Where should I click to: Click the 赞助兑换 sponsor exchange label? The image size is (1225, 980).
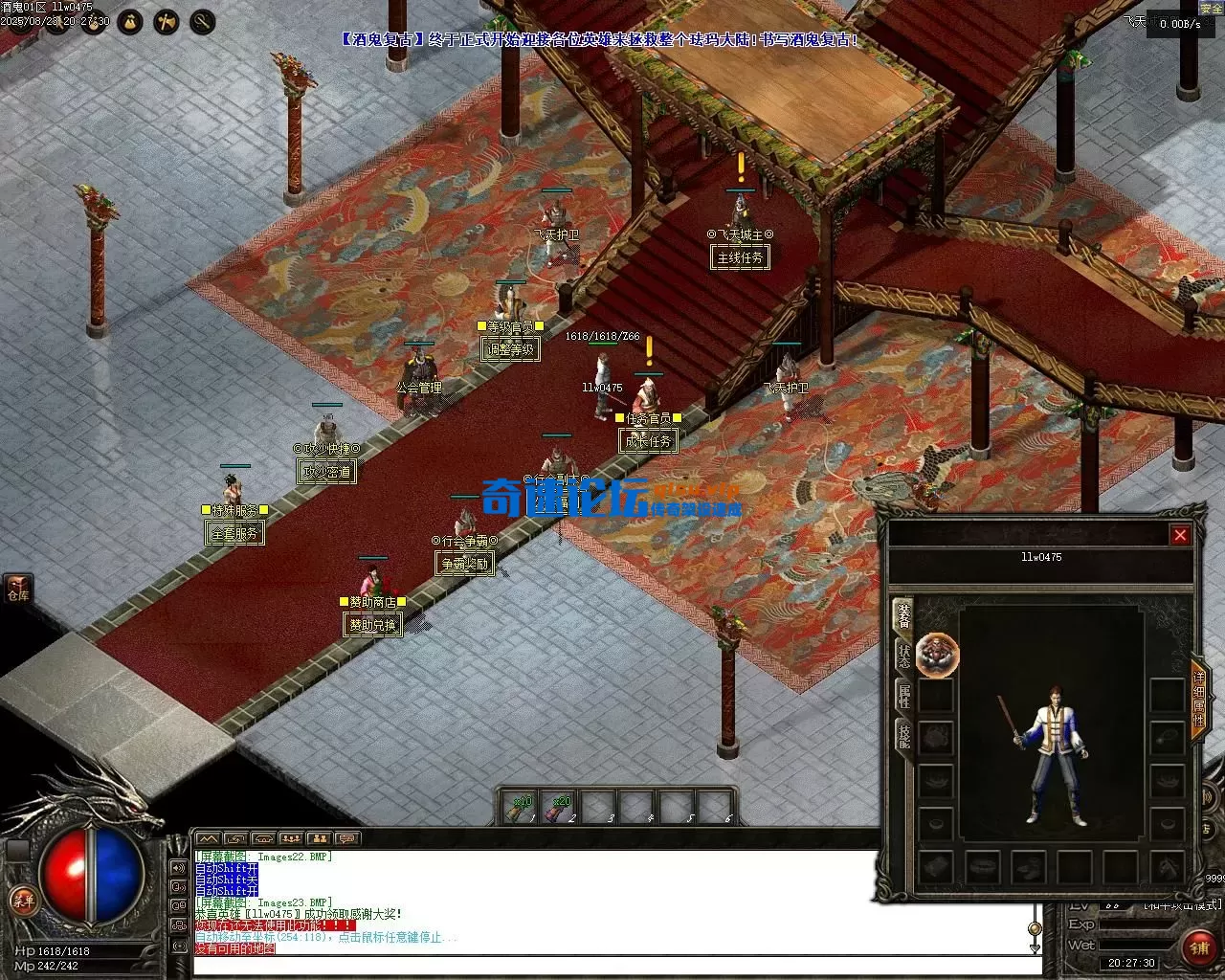click(x=371, y=625)
